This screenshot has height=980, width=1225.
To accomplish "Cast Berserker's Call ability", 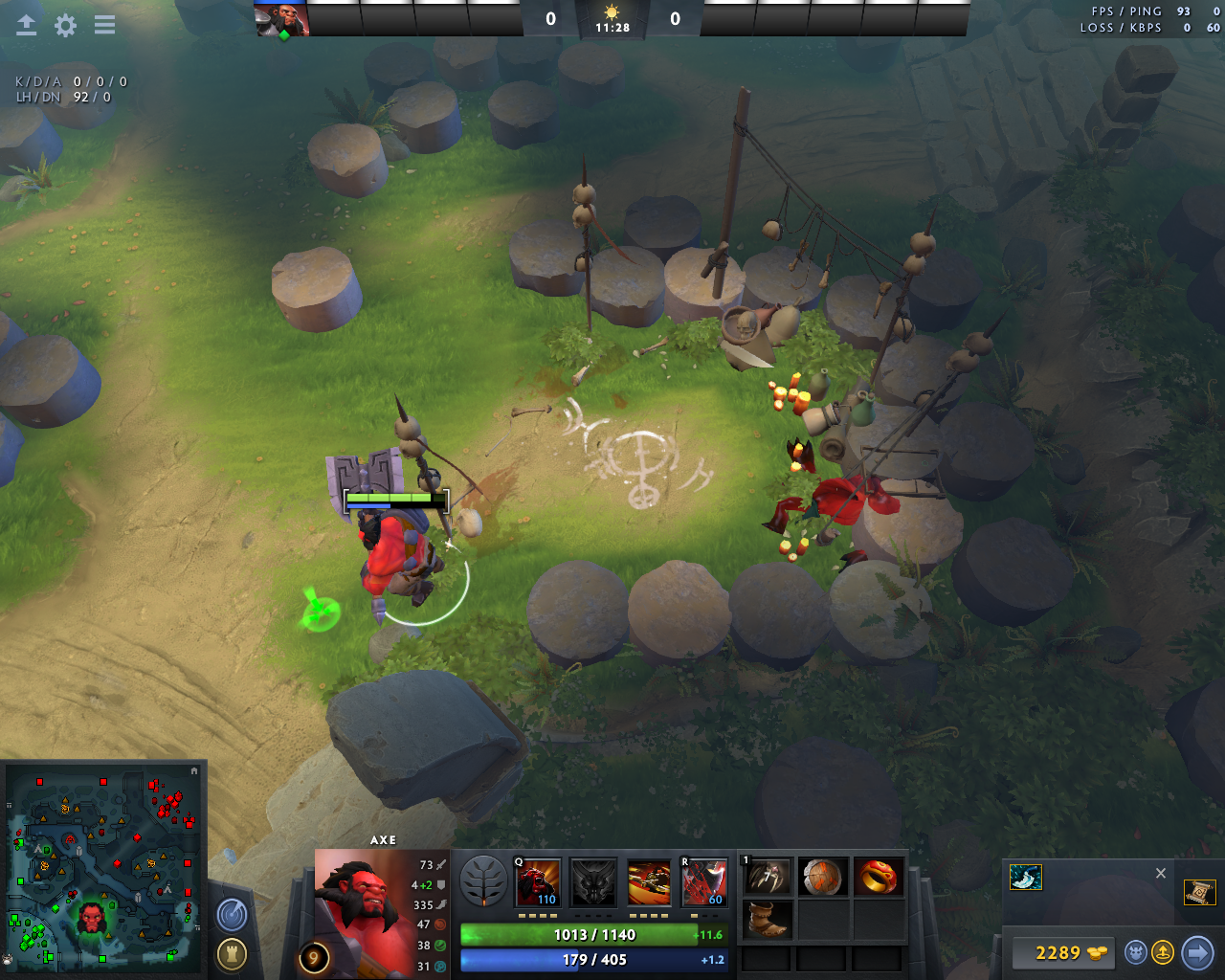I will pyautogui.click(x=538, y=882).
